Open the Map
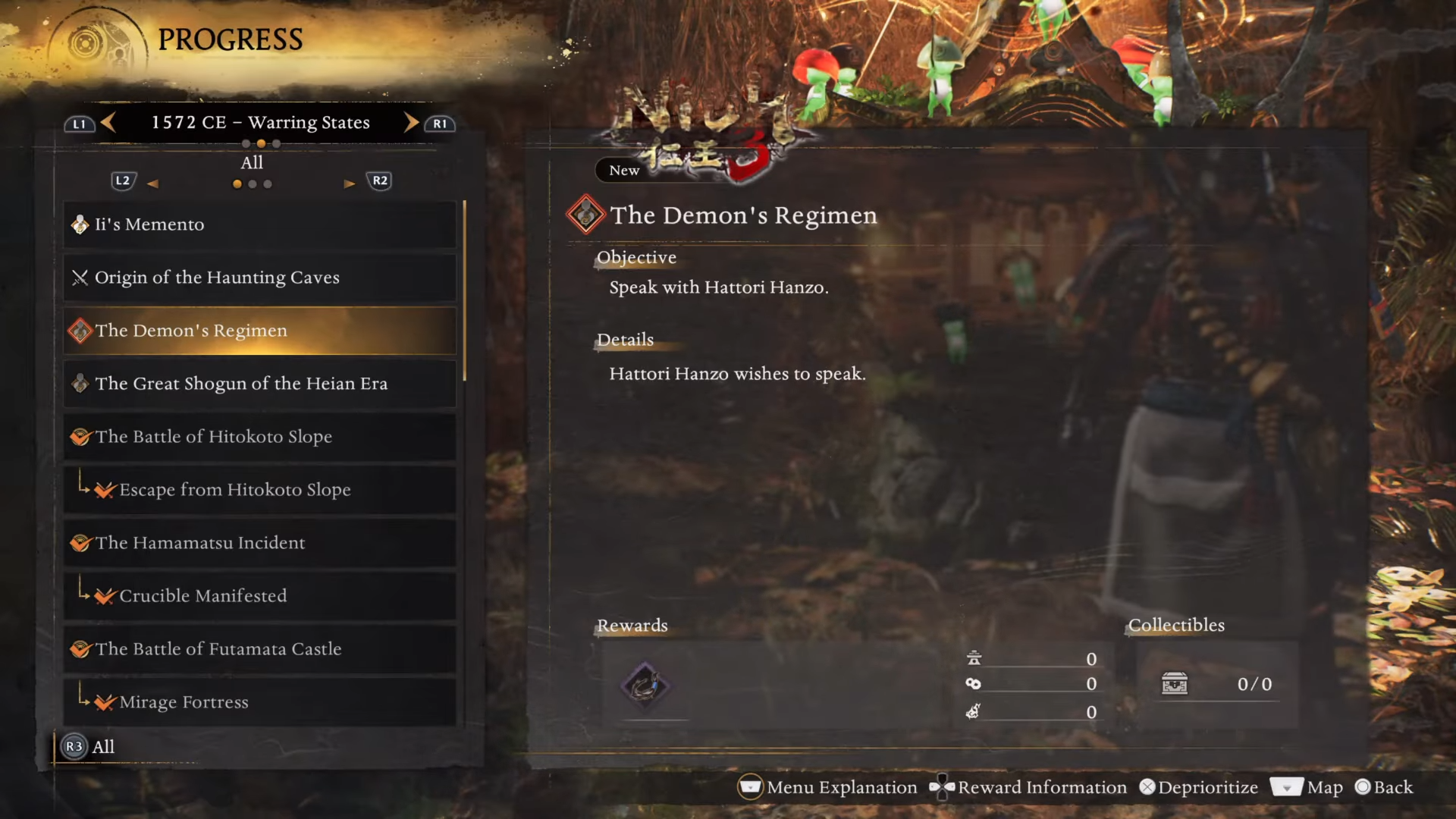This screenshot has width=1456, height=819. [x=1307, y=787]
